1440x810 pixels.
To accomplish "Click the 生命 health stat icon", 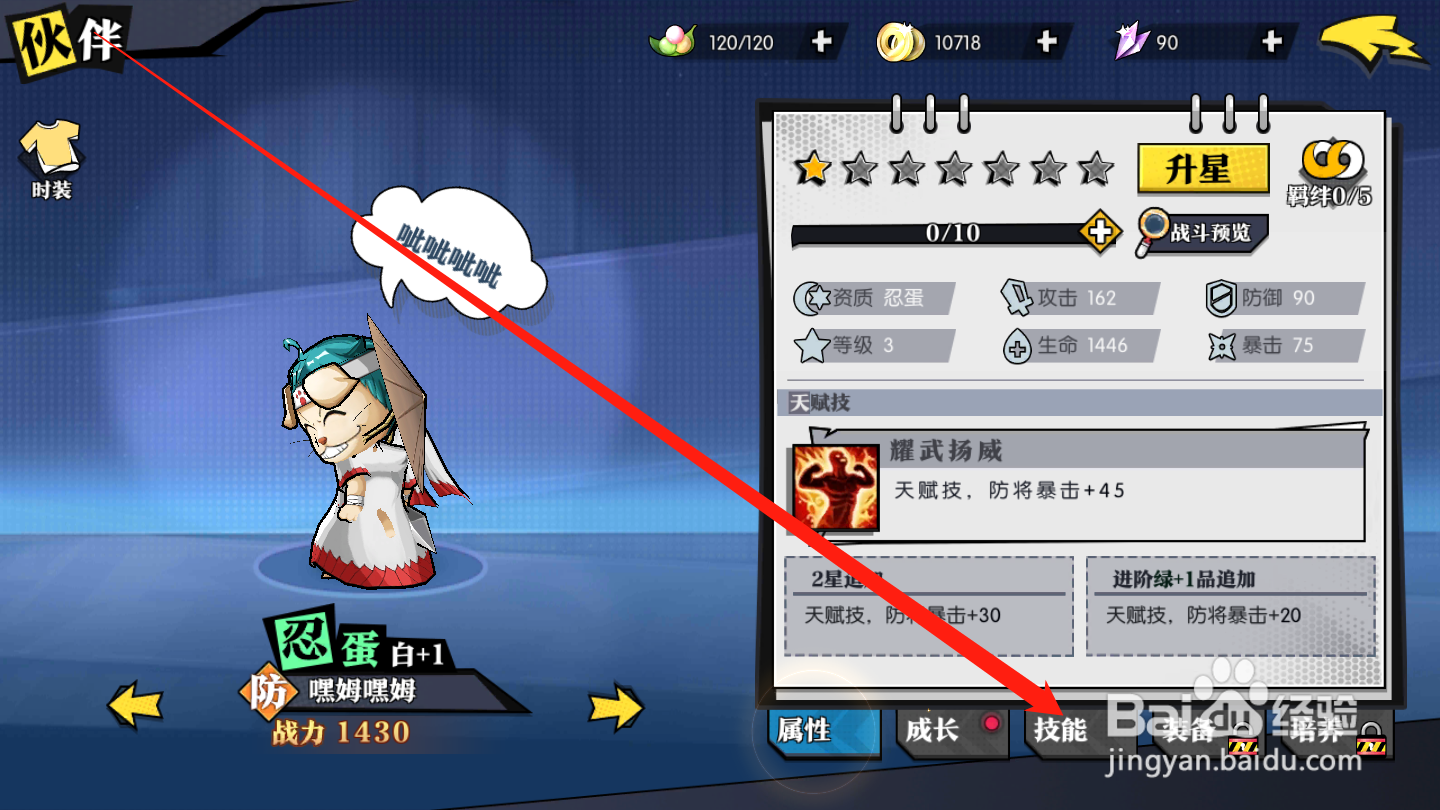I will coord(1018,346).
